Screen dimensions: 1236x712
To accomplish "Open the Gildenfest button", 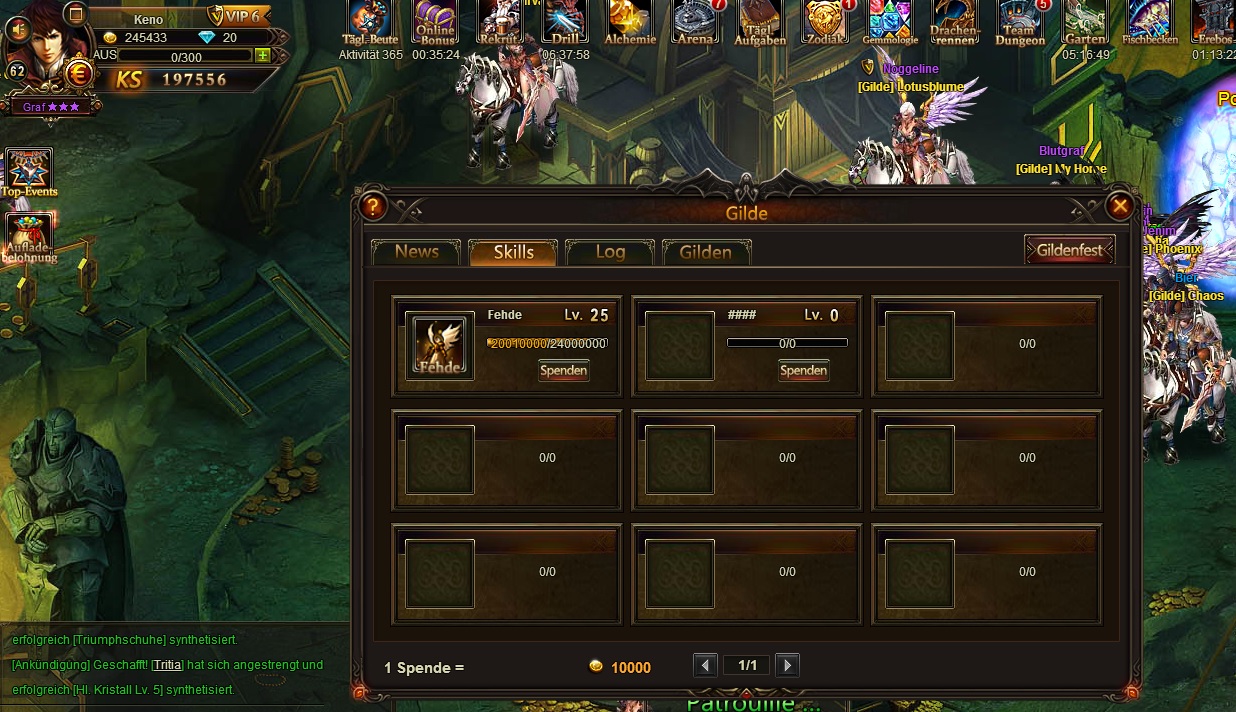I will pos(1069,250).
